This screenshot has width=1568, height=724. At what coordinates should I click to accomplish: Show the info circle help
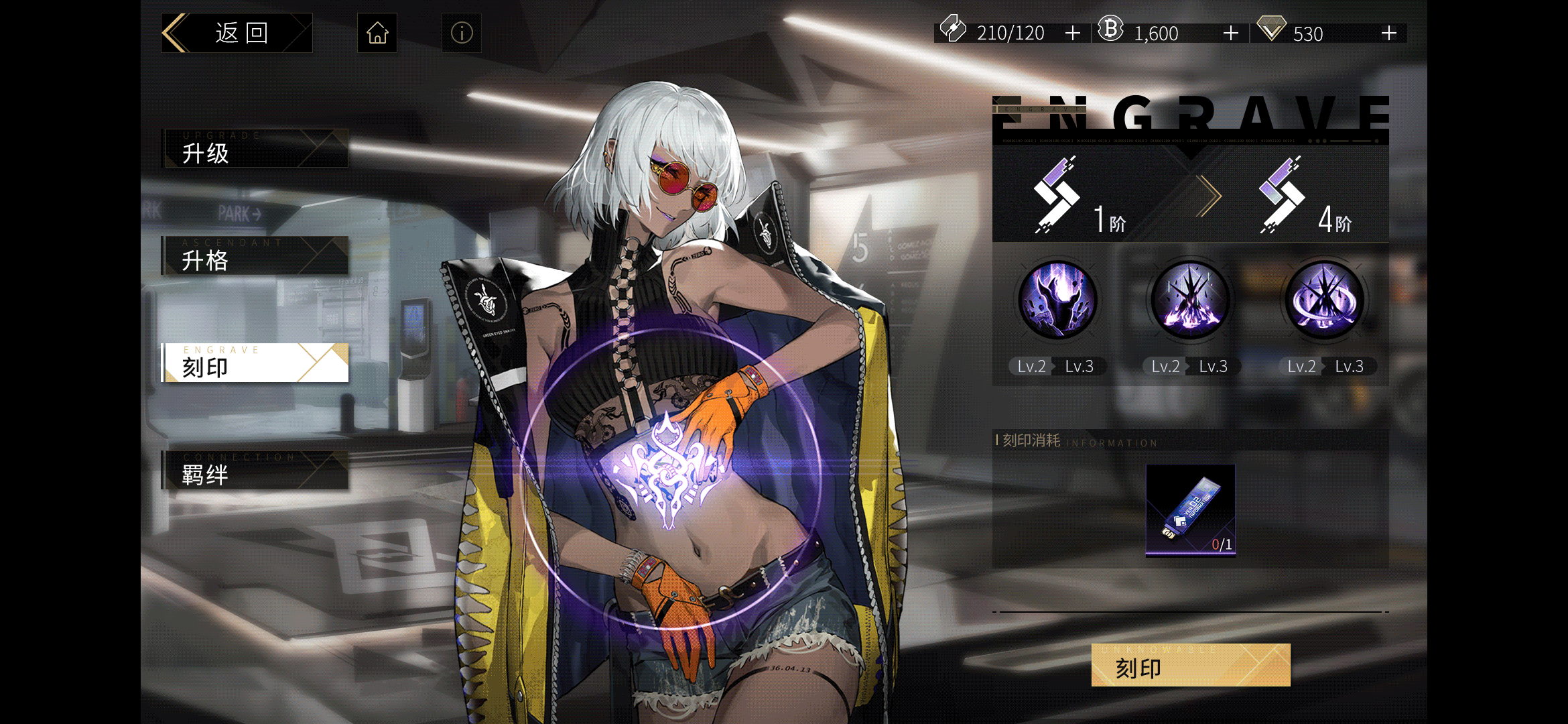point(462,33)
